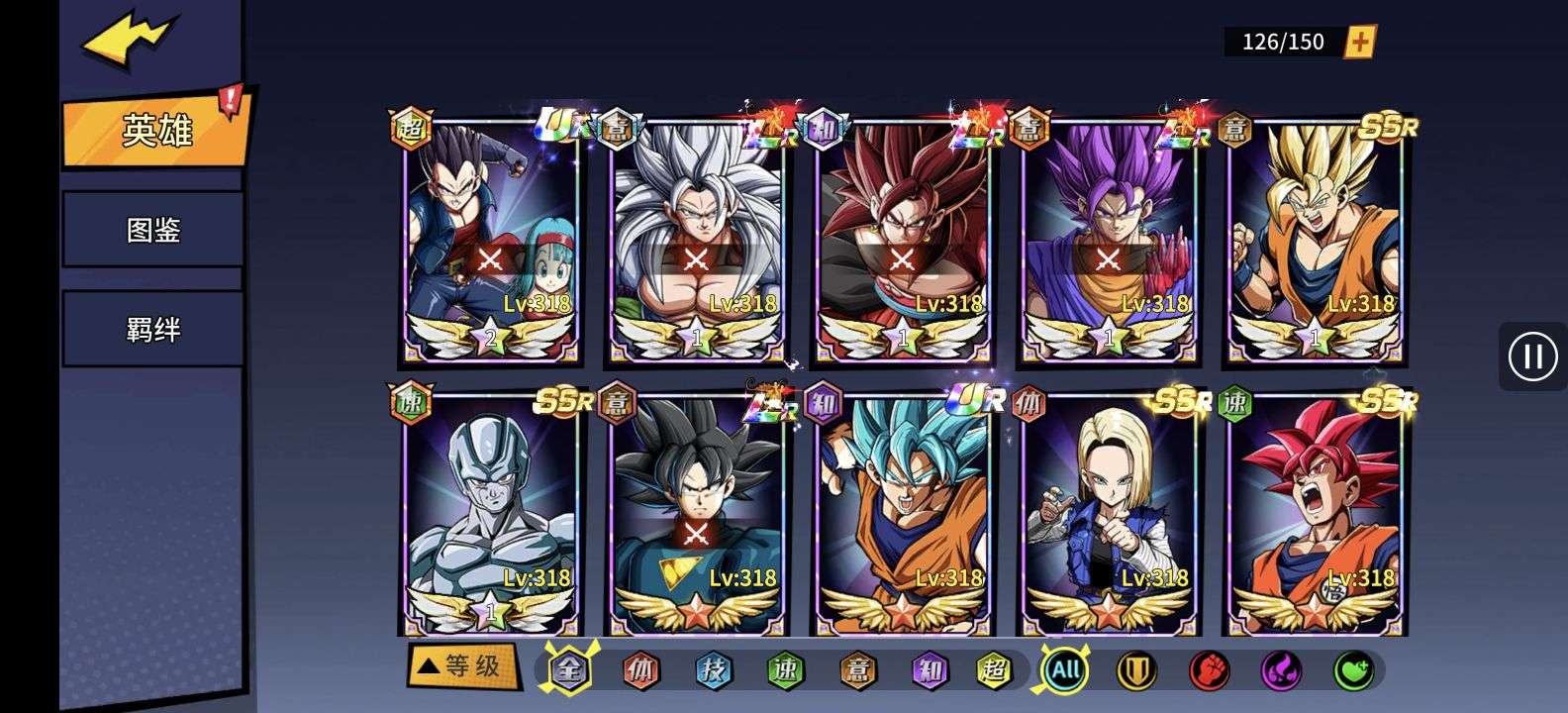Filter heroes by 技 type

click(713, 670)
